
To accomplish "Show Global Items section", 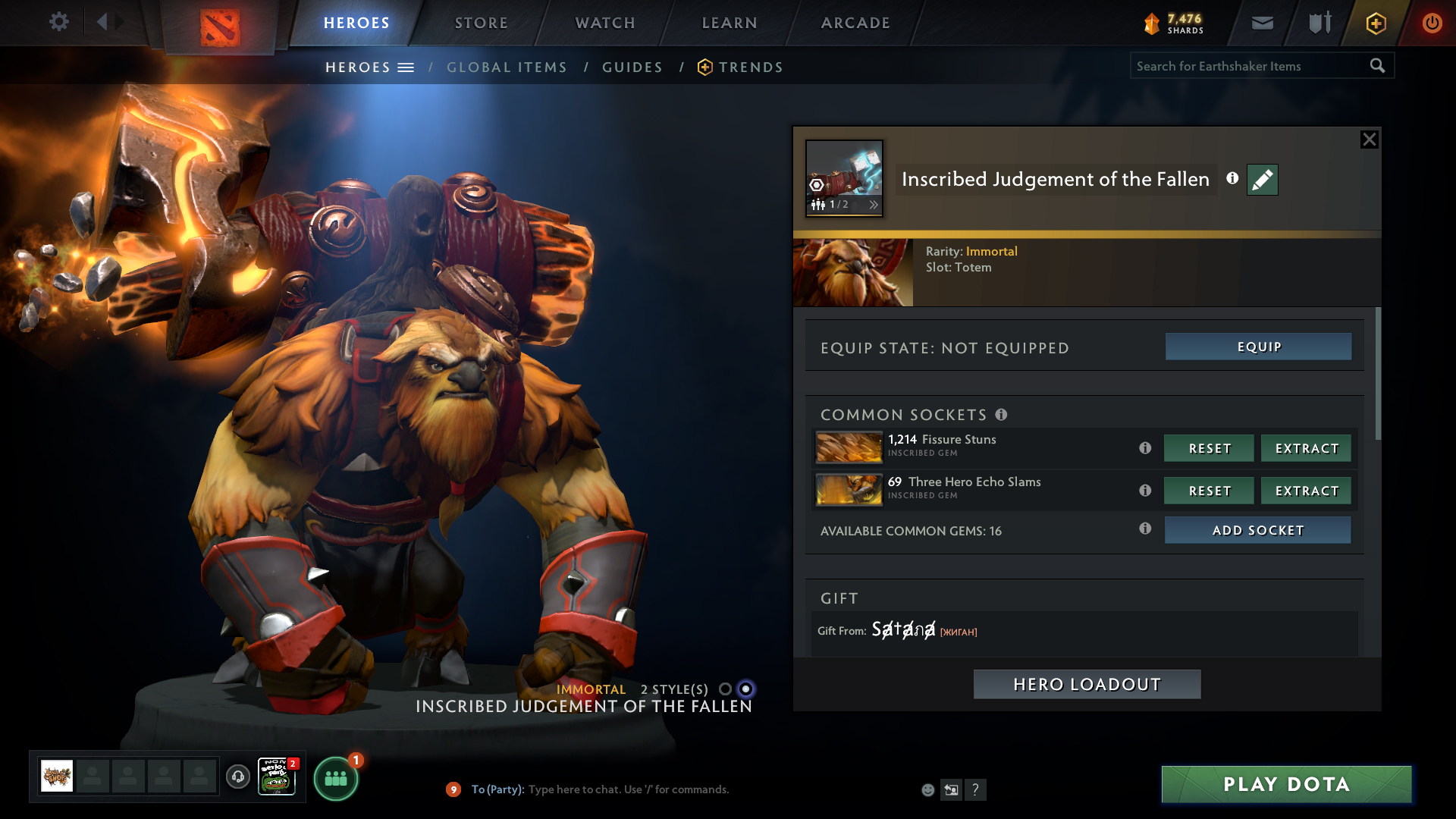I will click(507, 67).
